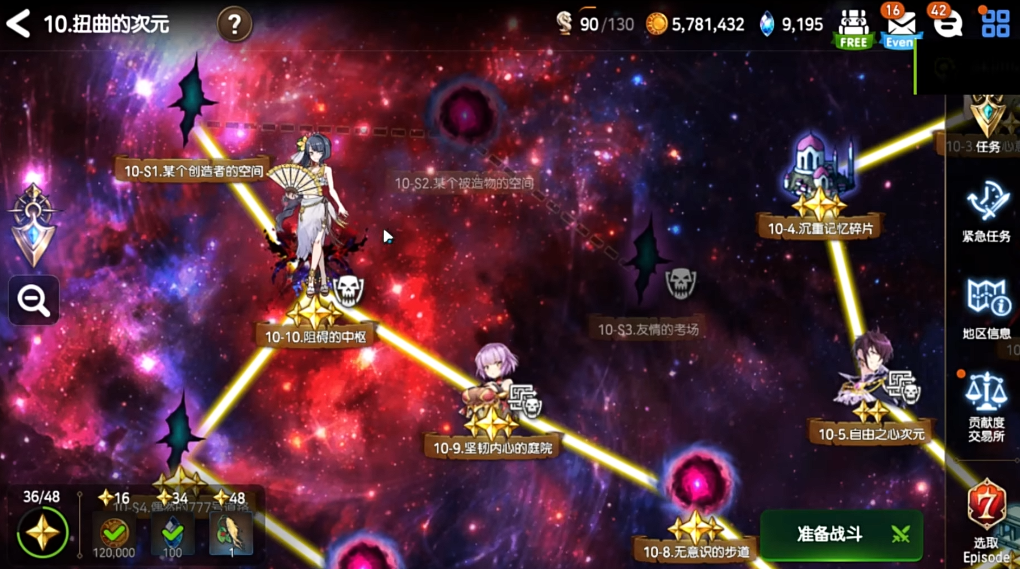This screenshot has width=1020, height=569.
Task: Open 选取 Episode selector
Action: (x=986, y=518)
